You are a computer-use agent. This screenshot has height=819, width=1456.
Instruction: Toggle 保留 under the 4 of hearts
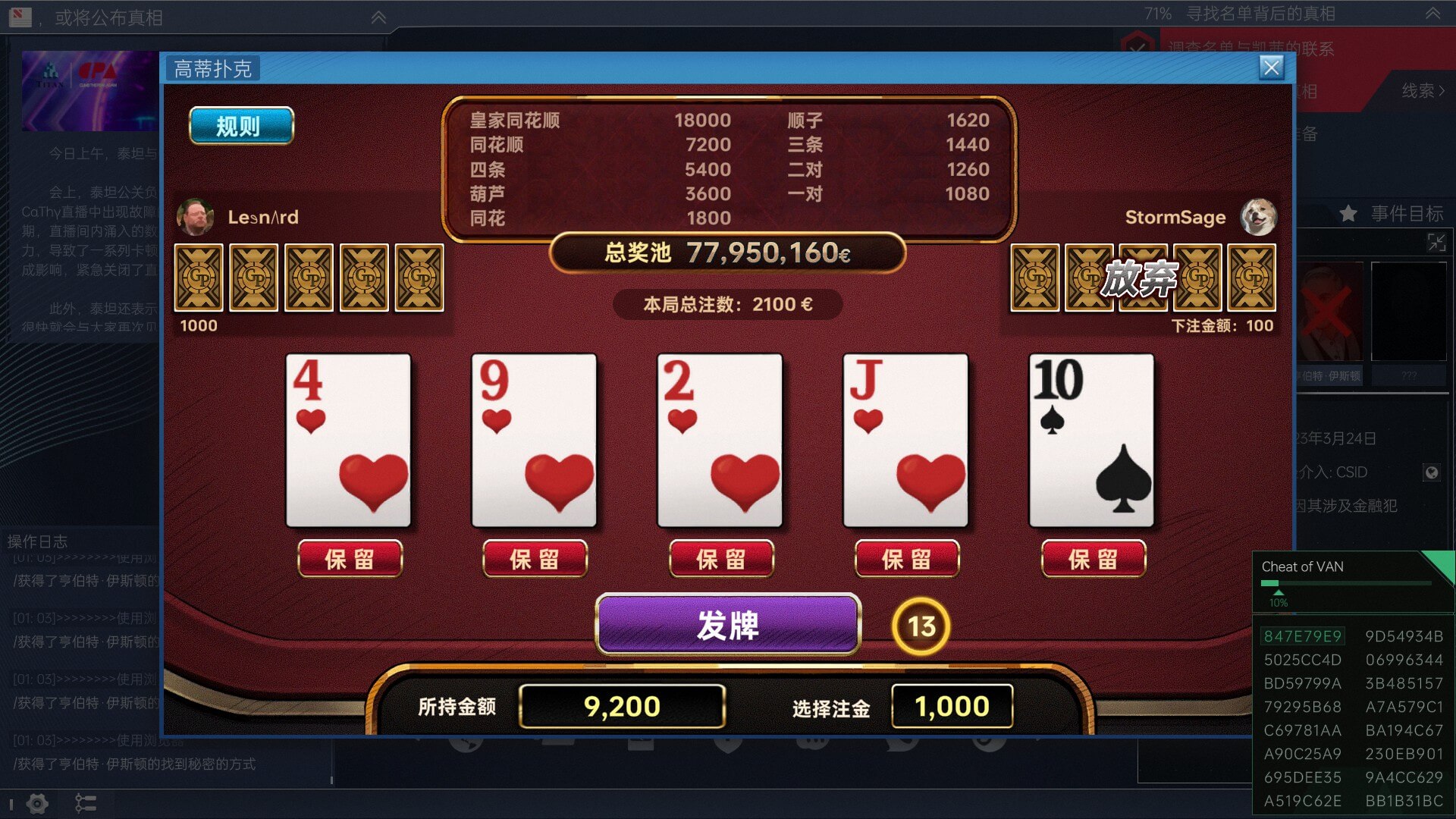[x=350, y=559]
